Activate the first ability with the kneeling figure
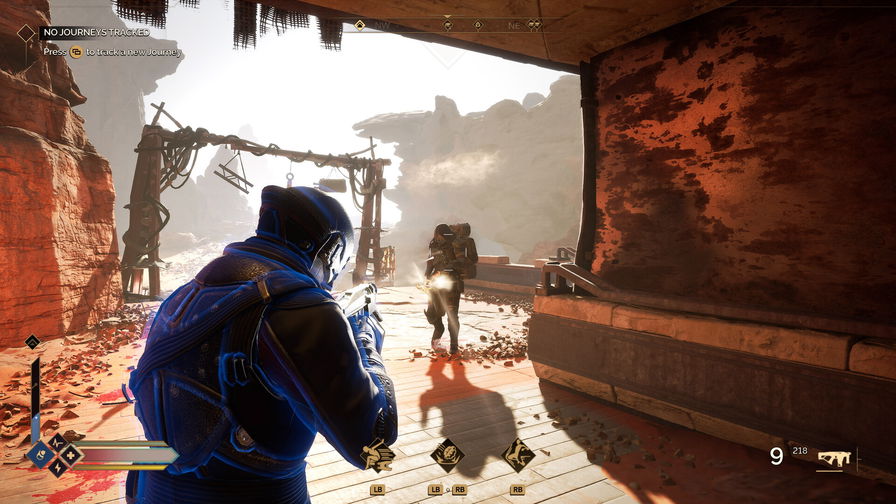Viewport: 896px width, 504px height. 378,455
